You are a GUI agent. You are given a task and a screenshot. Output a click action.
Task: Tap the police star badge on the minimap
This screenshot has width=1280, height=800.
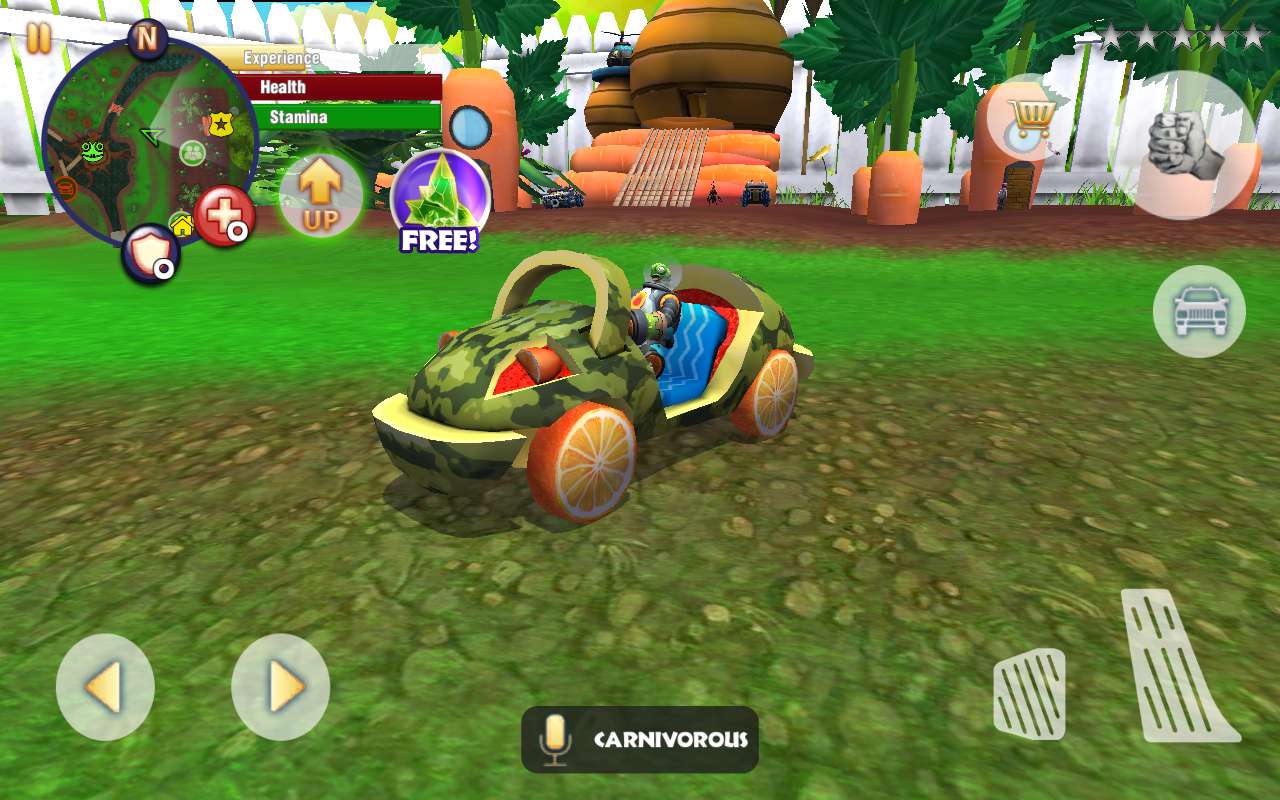tap(219, 123)
